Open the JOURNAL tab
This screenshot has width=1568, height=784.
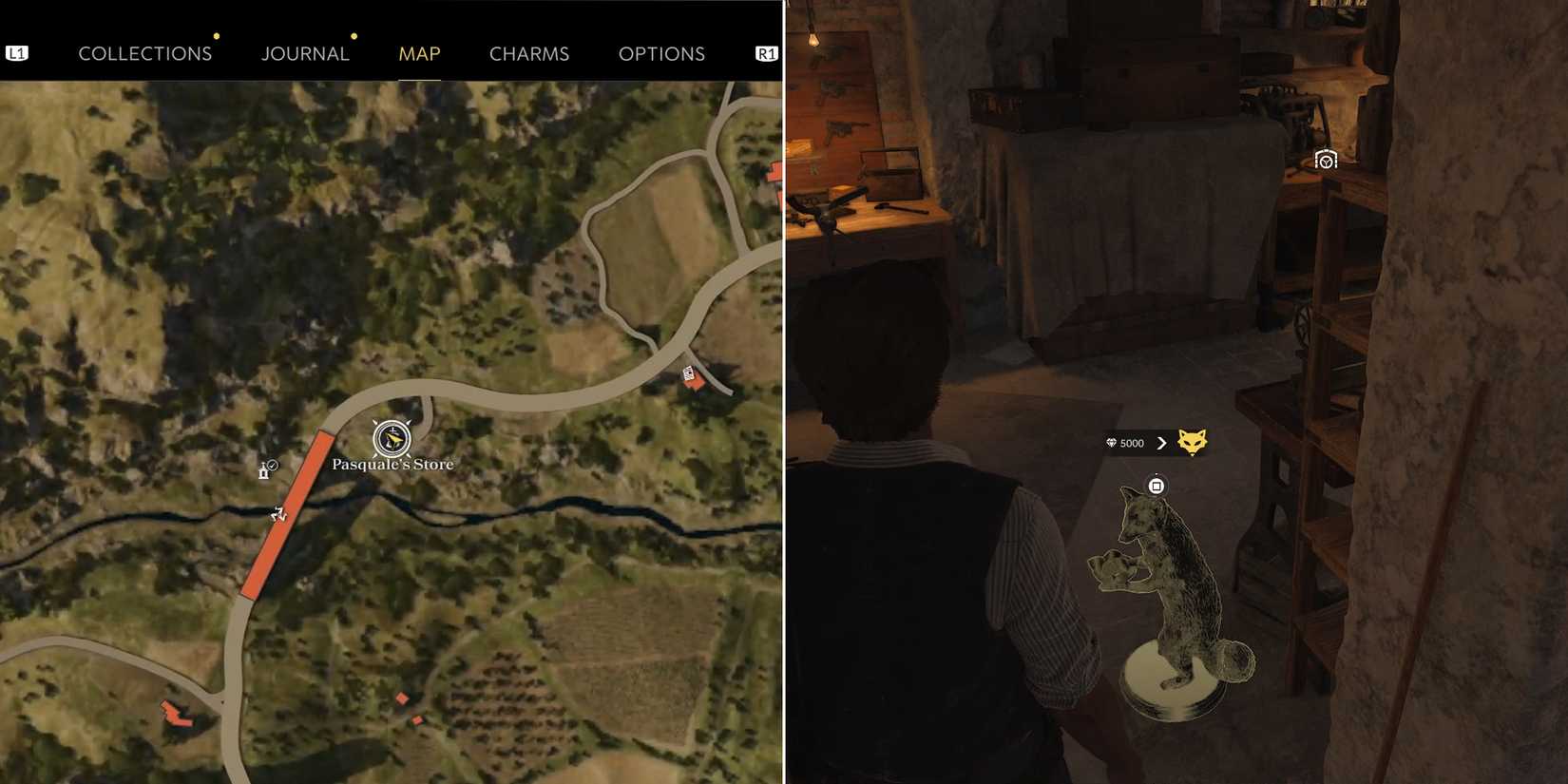tap(305, 53)
